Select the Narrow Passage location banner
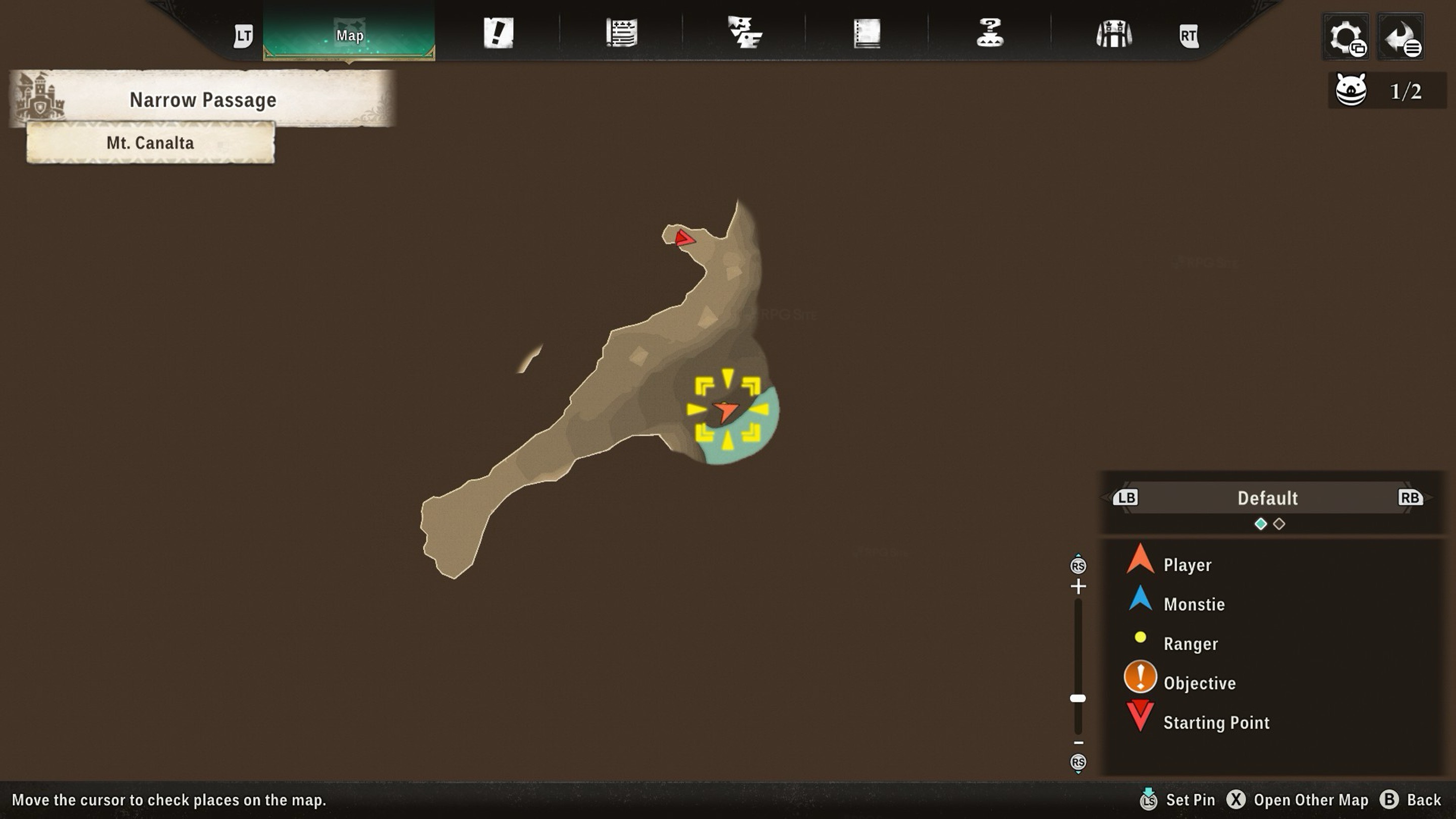This screenshot has height=819, width=1456. point(202,100)
